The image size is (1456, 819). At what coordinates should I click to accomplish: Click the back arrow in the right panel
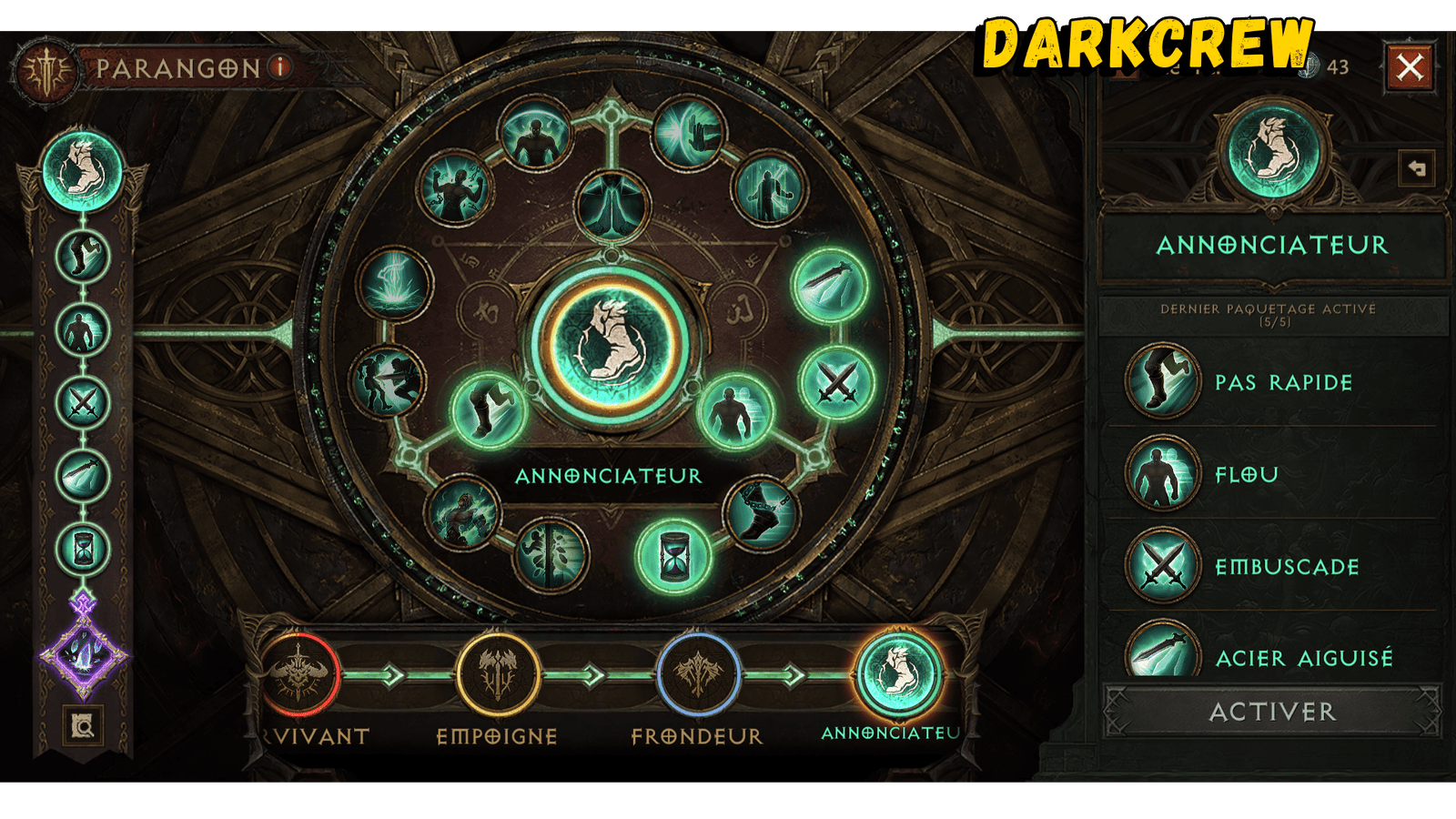[x=1417, y=168]
